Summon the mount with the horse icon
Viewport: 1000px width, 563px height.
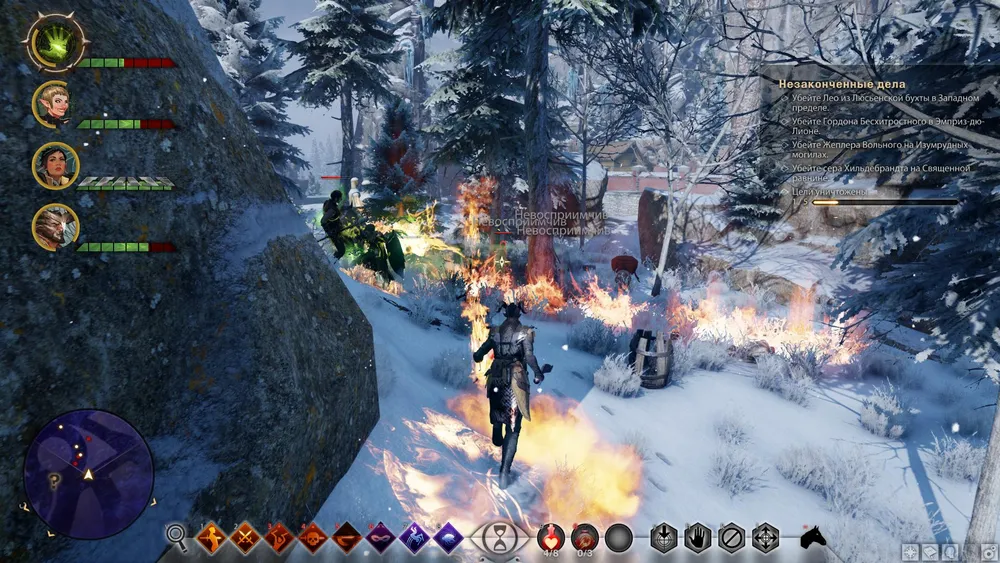point(813,538)
